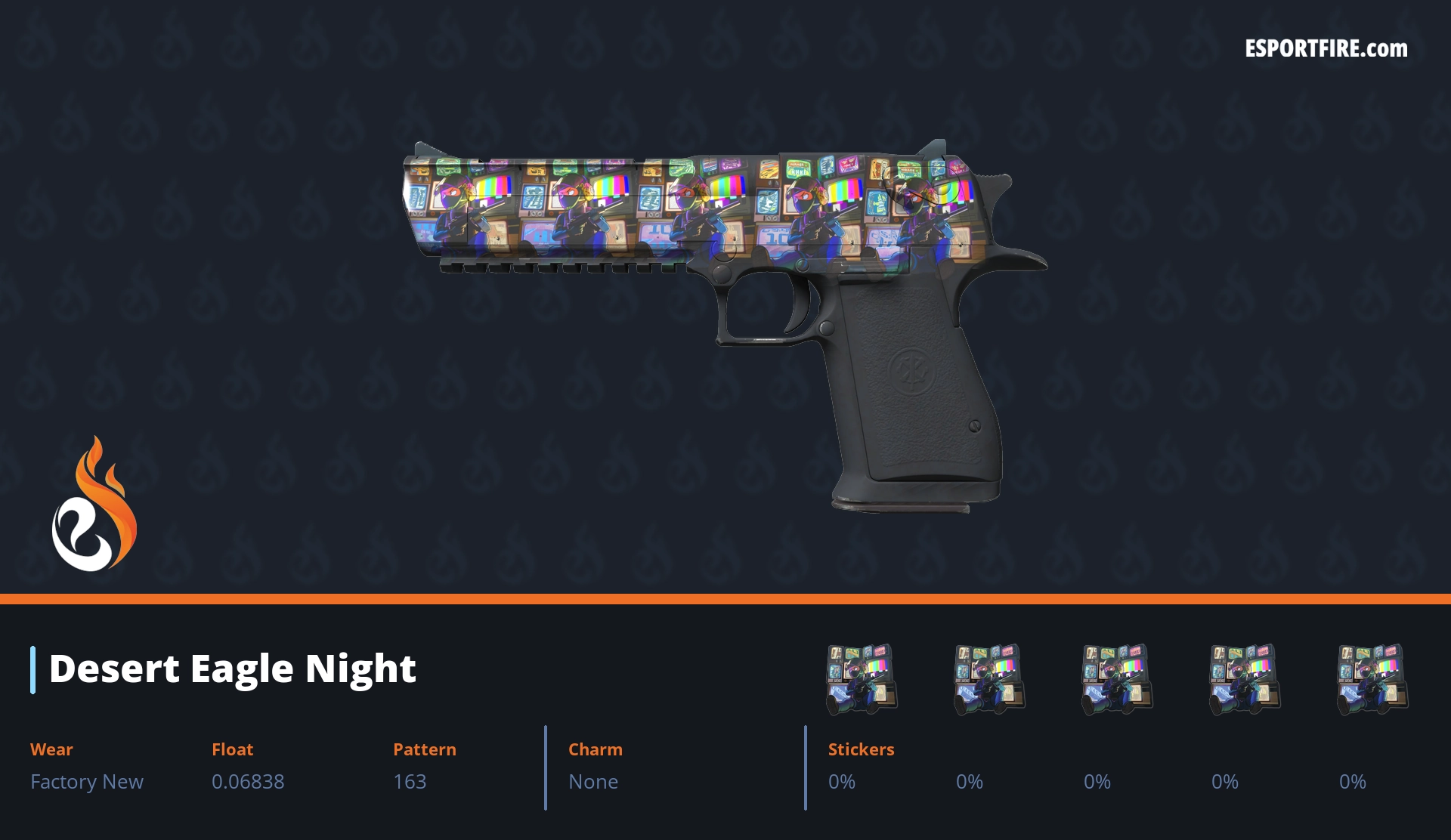Image resolution: width=1451 pixels, height=840 pixels.
Task: Click the ESPORTFIRE.com site label
Action: (x=1326, y=49)
